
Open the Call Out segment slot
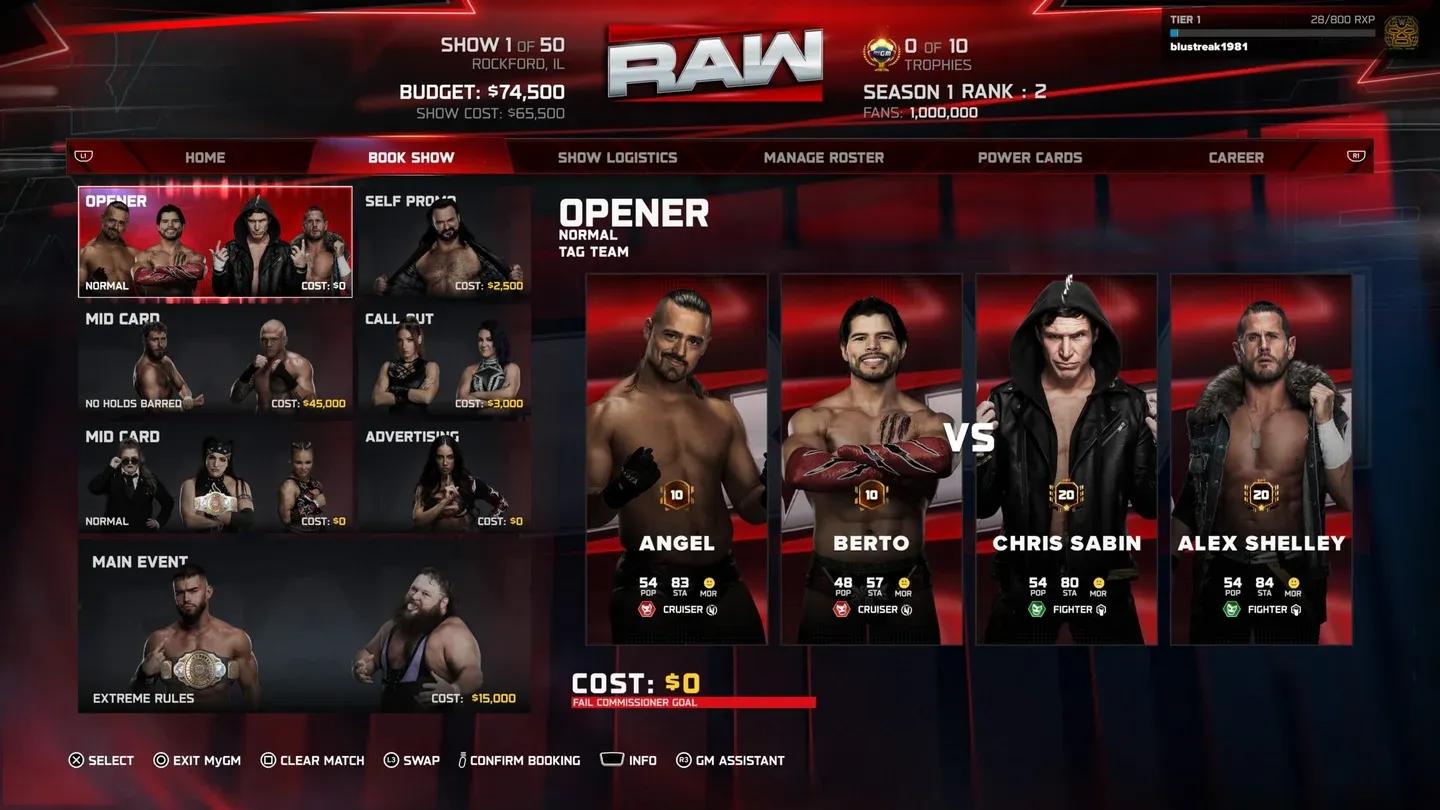(444, 360)
